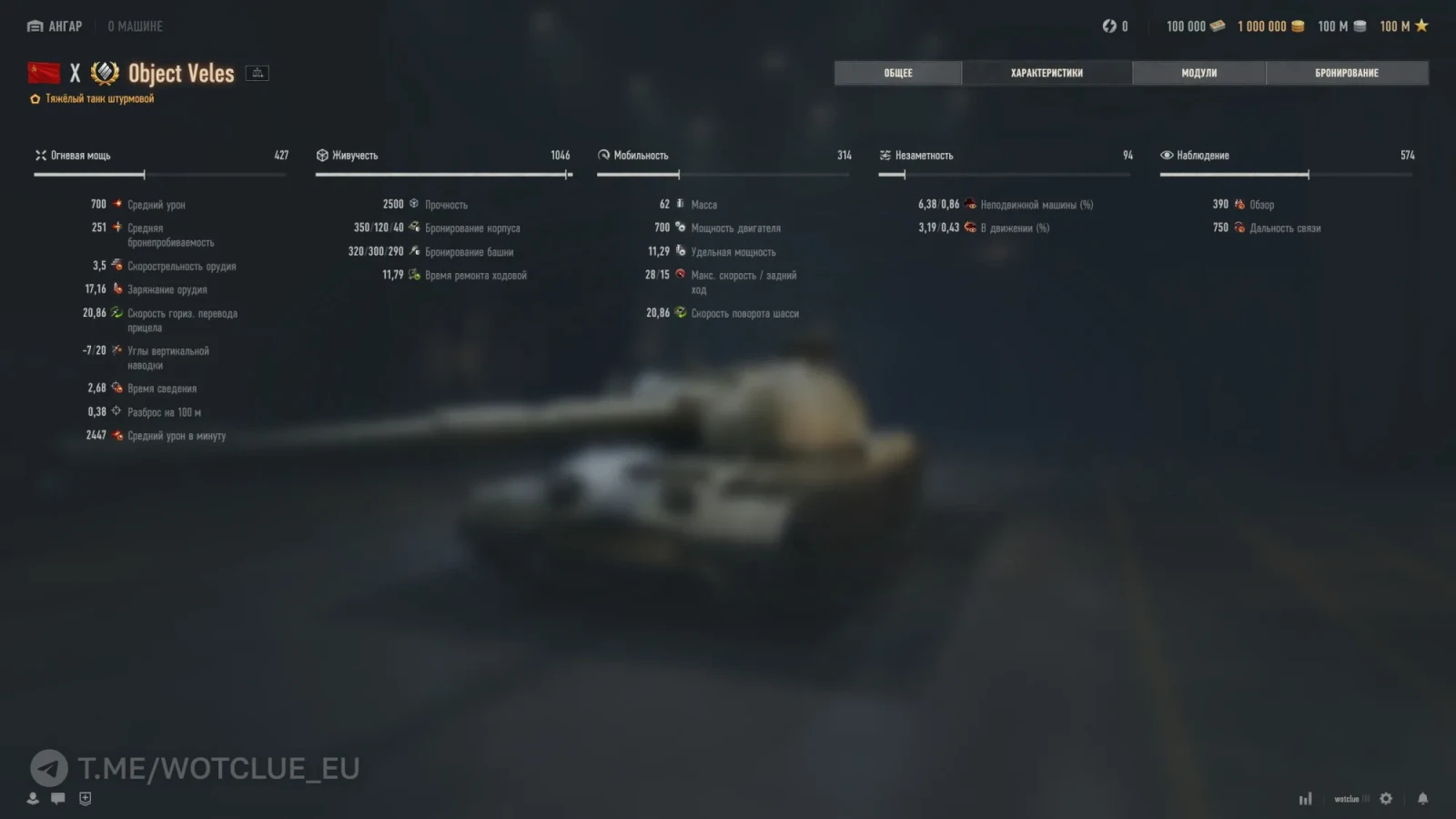
Task: Open the chat message icon
Action: (x=57, y=798)
